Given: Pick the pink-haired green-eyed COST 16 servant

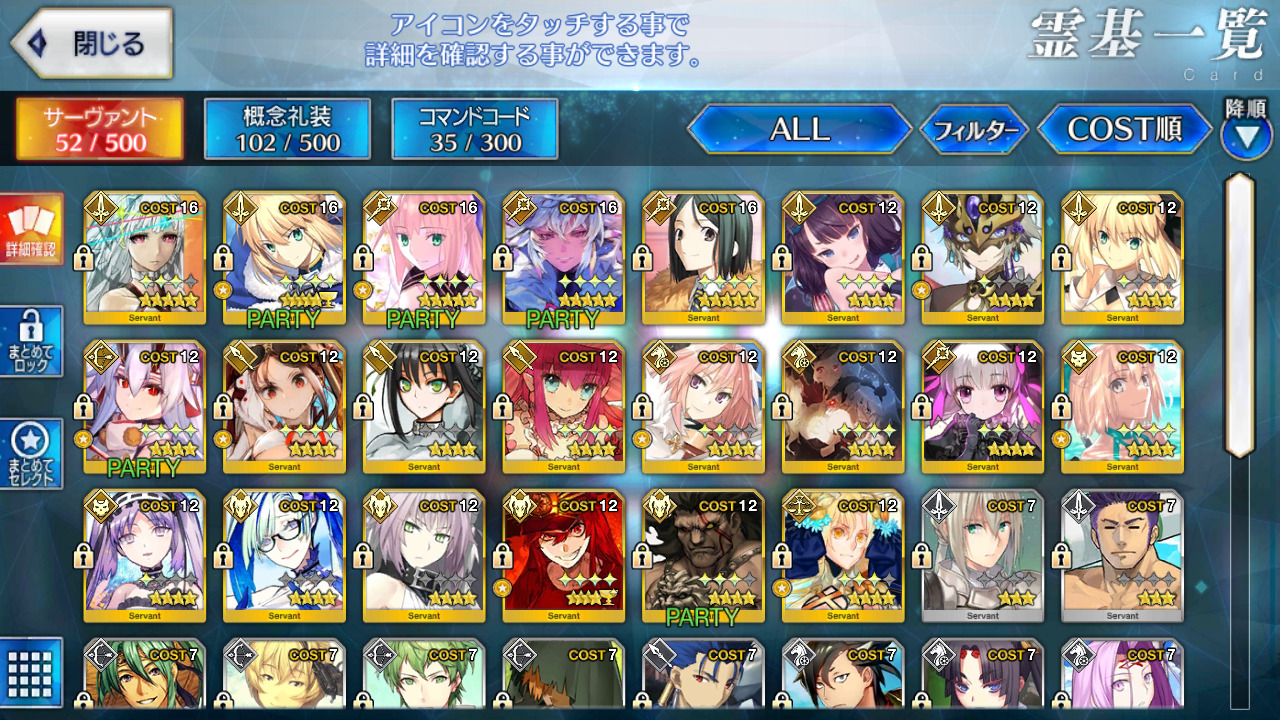Looking at the screenshot, I should click(x=424, y=258).
